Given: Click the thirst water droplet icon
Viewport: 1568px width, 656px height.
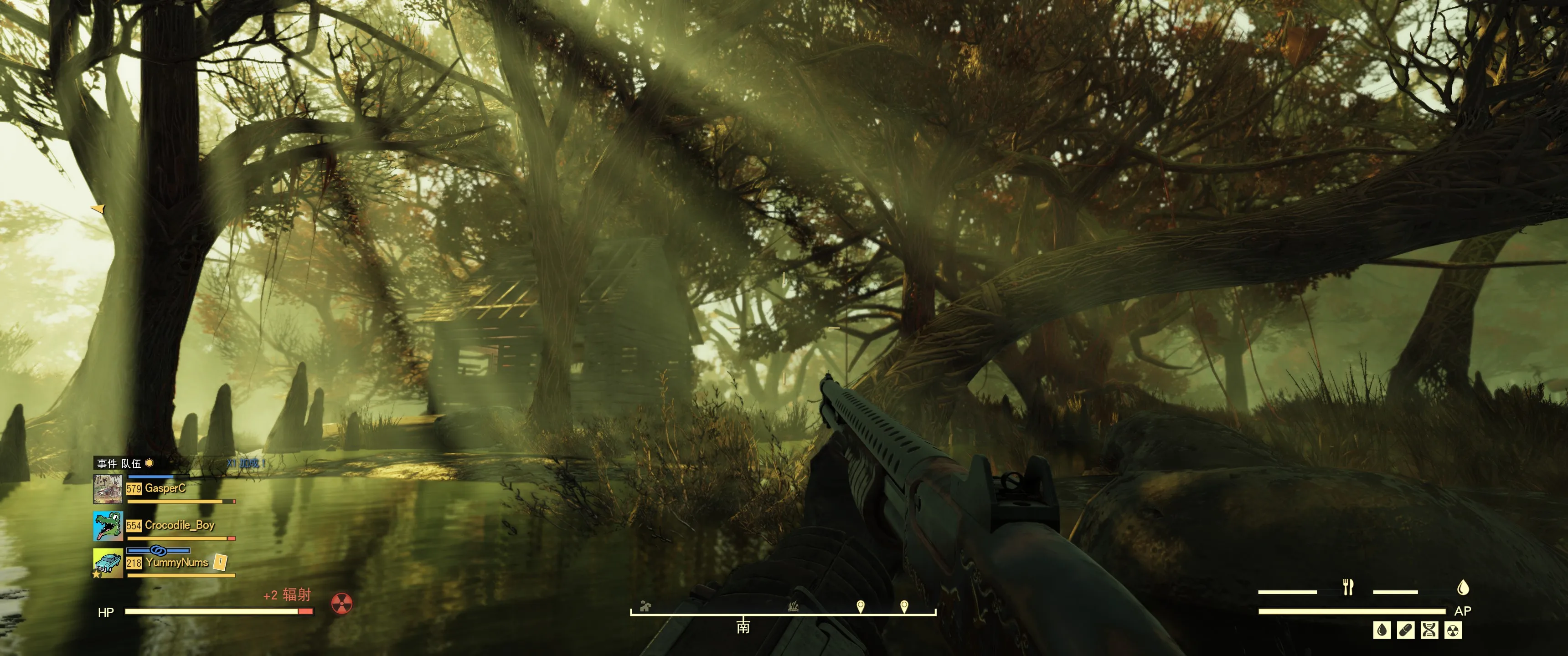Looking at the screenshot, I should (1463, 587).
